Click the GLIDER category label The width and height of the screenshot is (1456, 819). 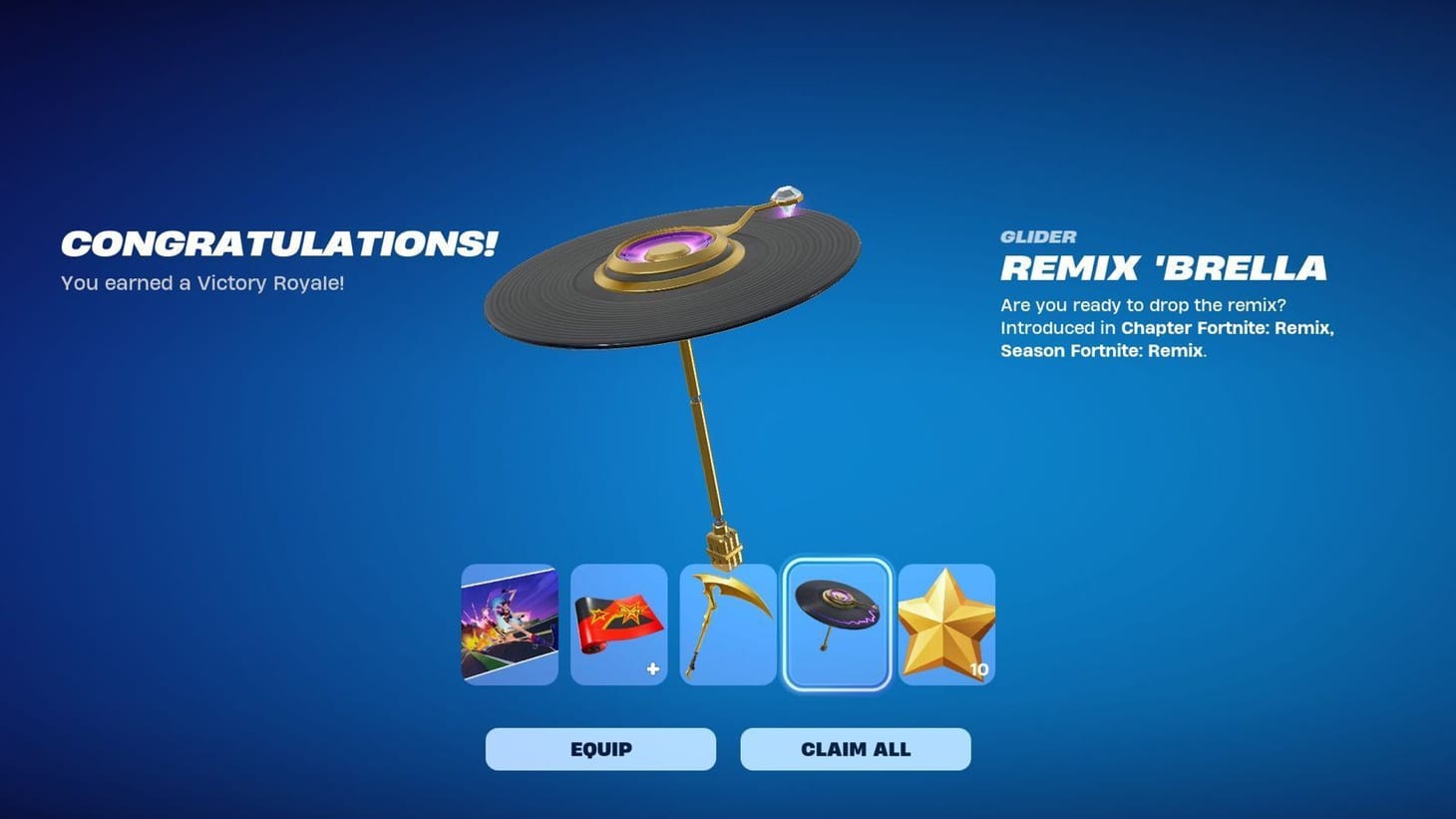[1038, 236]
